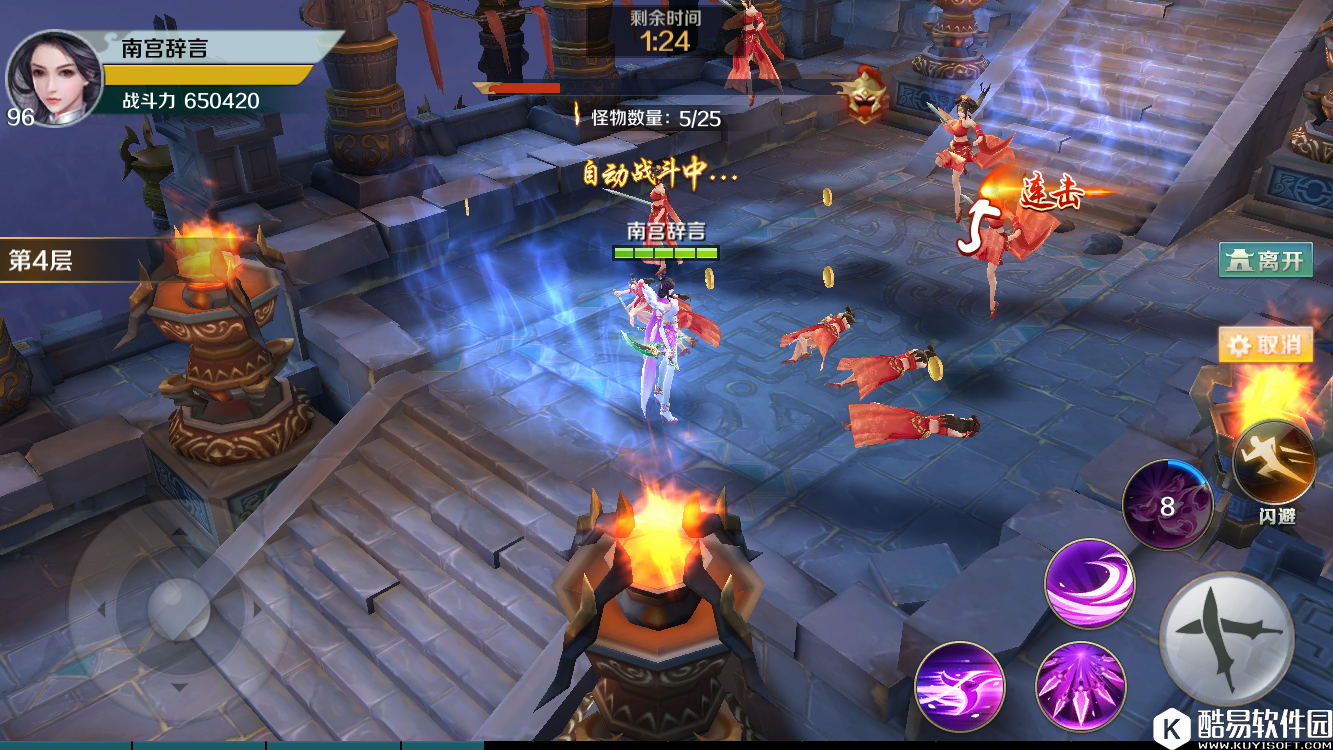
Task: Cancel auto-battle with the 取消 button
Action: 1265,345
